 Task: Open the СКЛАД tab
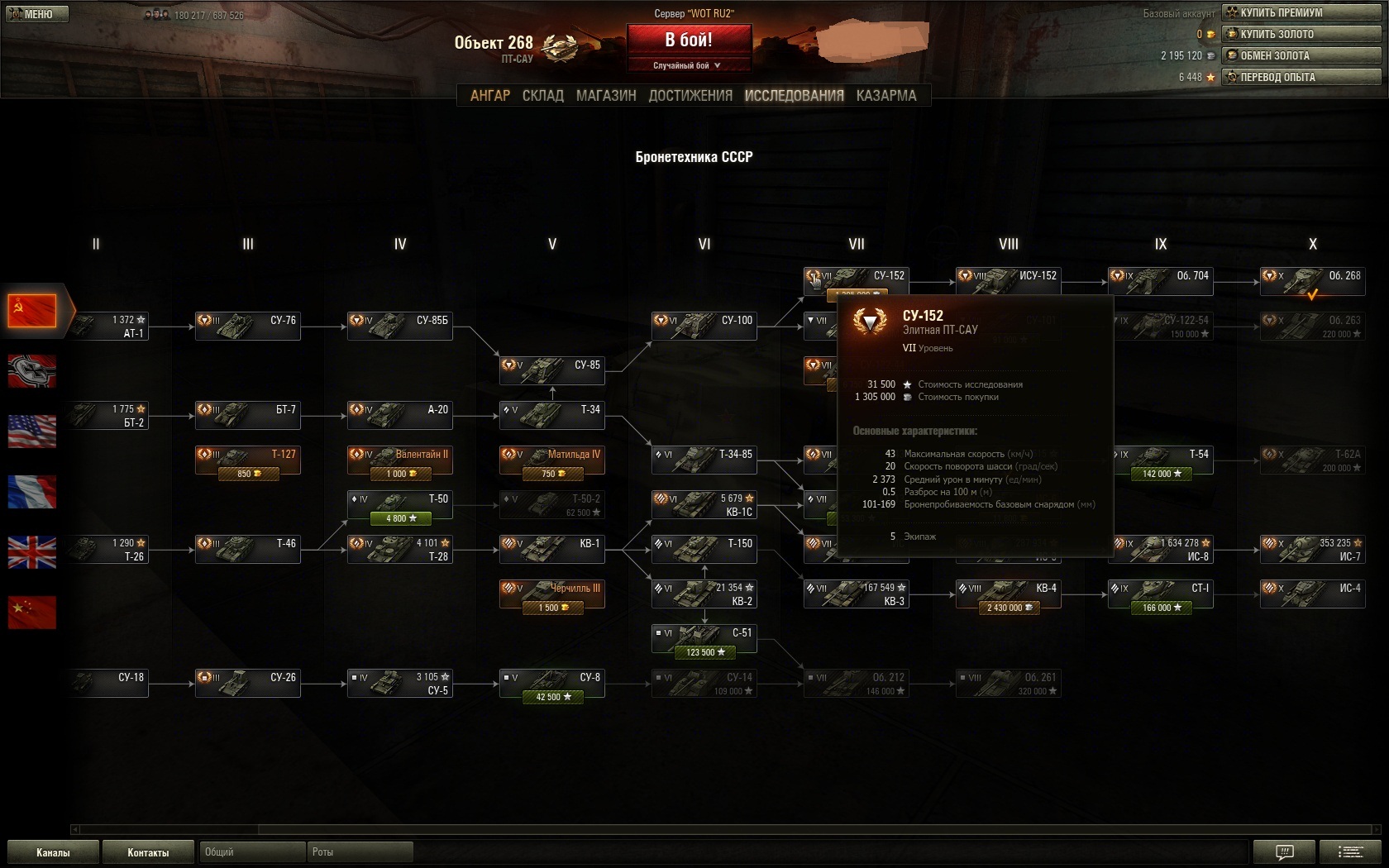click(x=543, y=96)
